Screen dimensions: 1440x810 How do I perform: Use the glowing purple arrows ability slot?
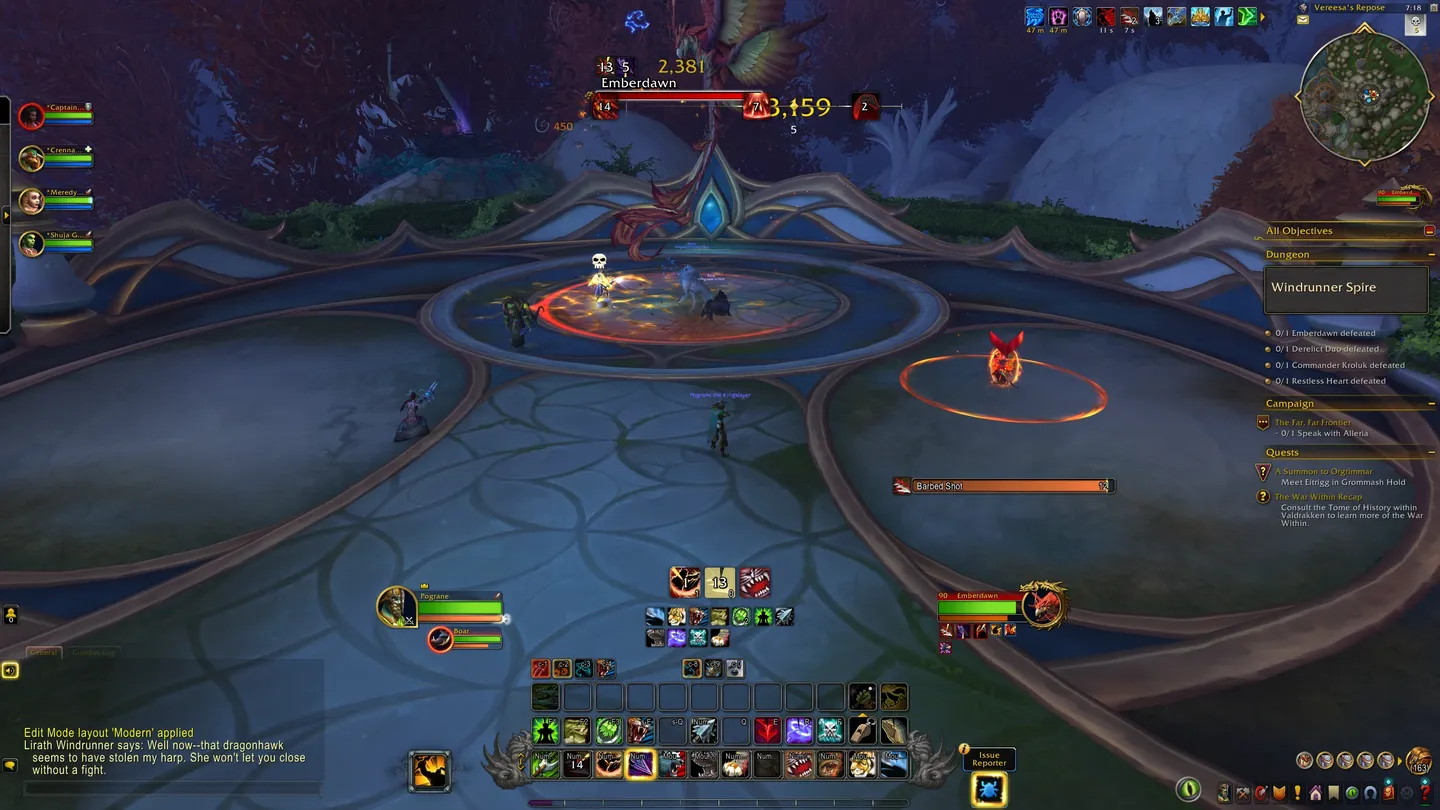640,765
